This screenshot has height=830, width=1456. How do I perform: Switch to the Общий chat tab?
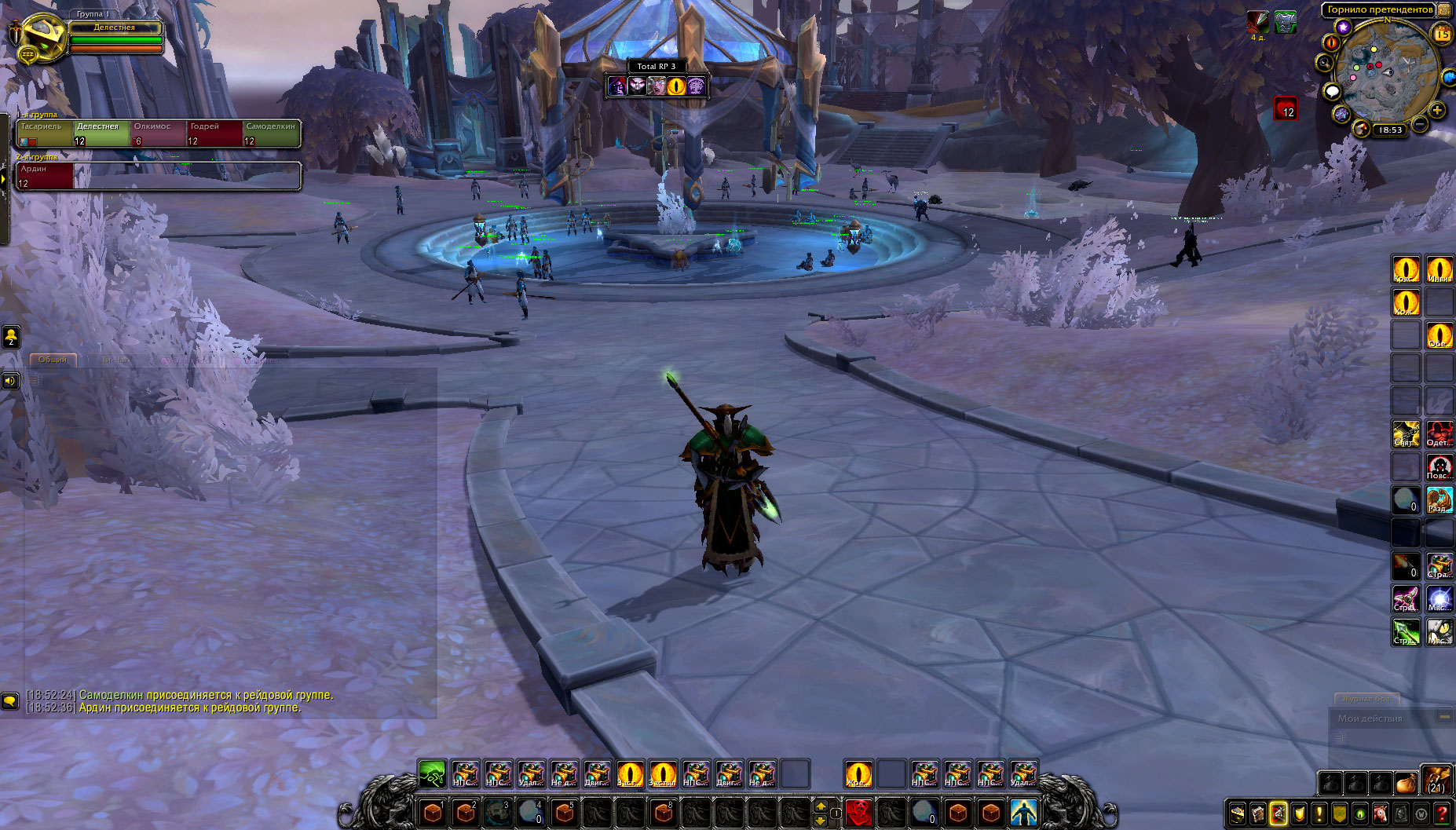[x=53, y=360]
